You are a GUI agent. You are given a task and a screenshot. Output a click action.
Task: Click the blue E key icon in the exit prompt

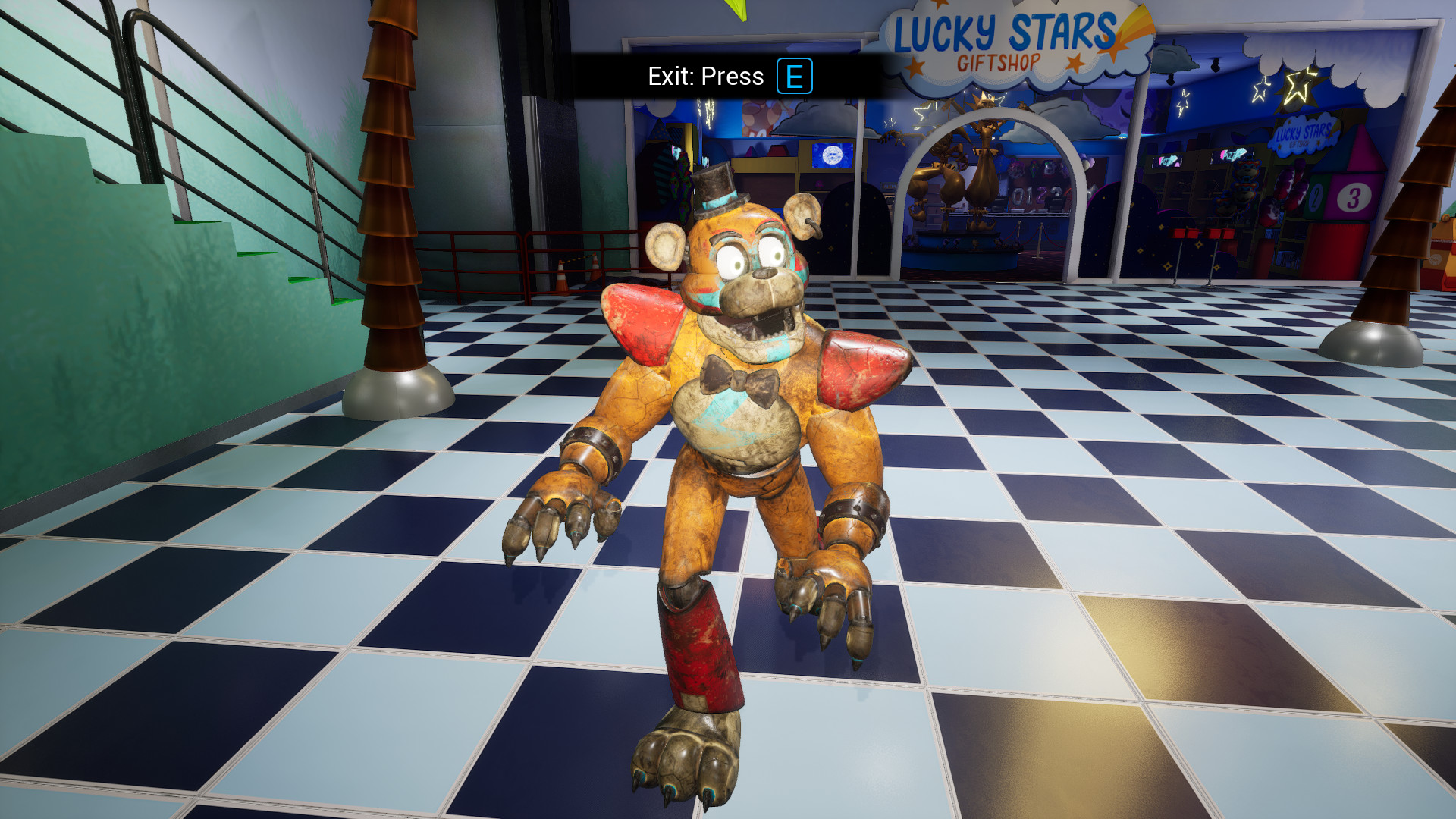tap(795, 76)
